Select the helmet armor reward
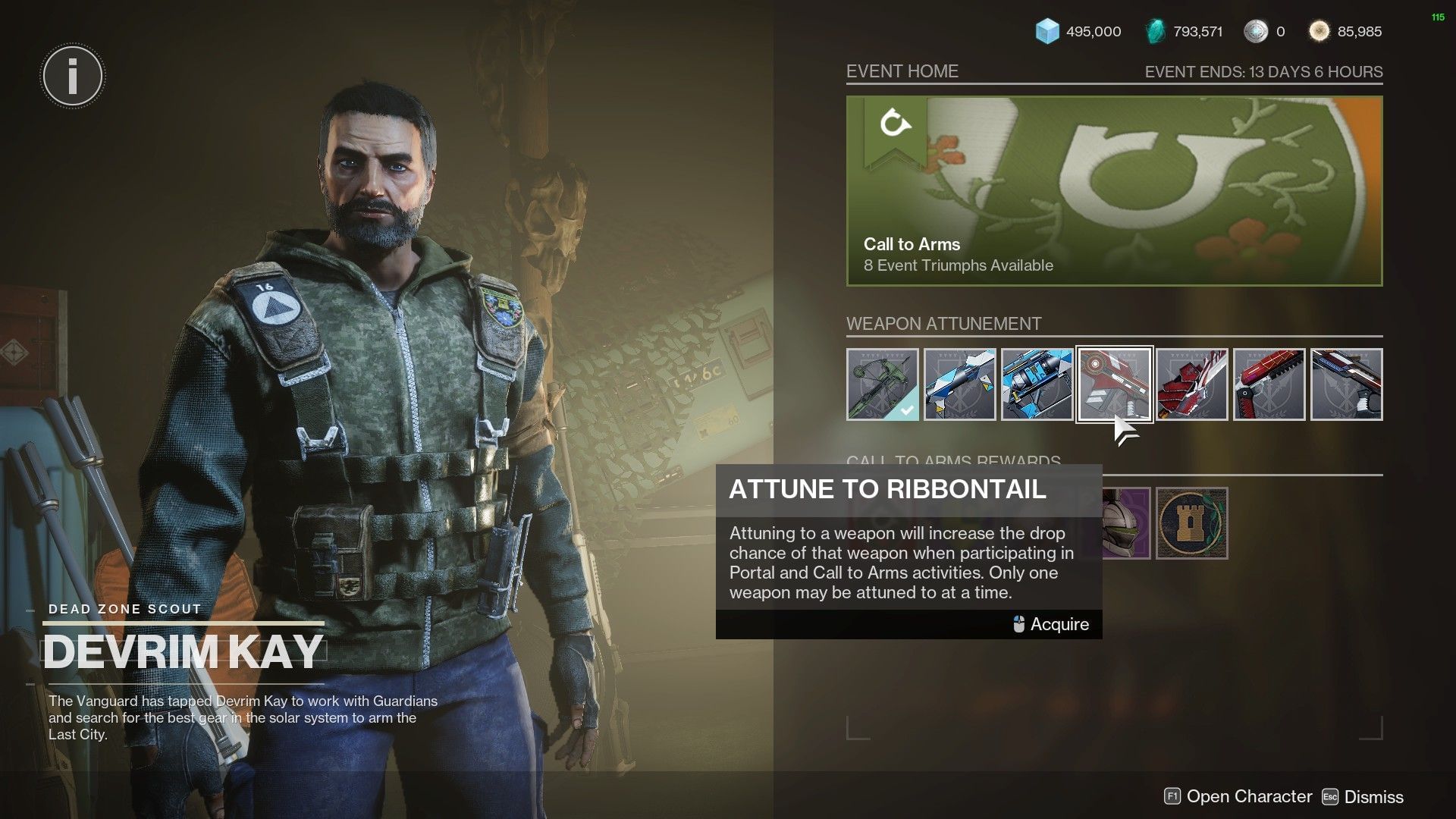 [1126, 524]
